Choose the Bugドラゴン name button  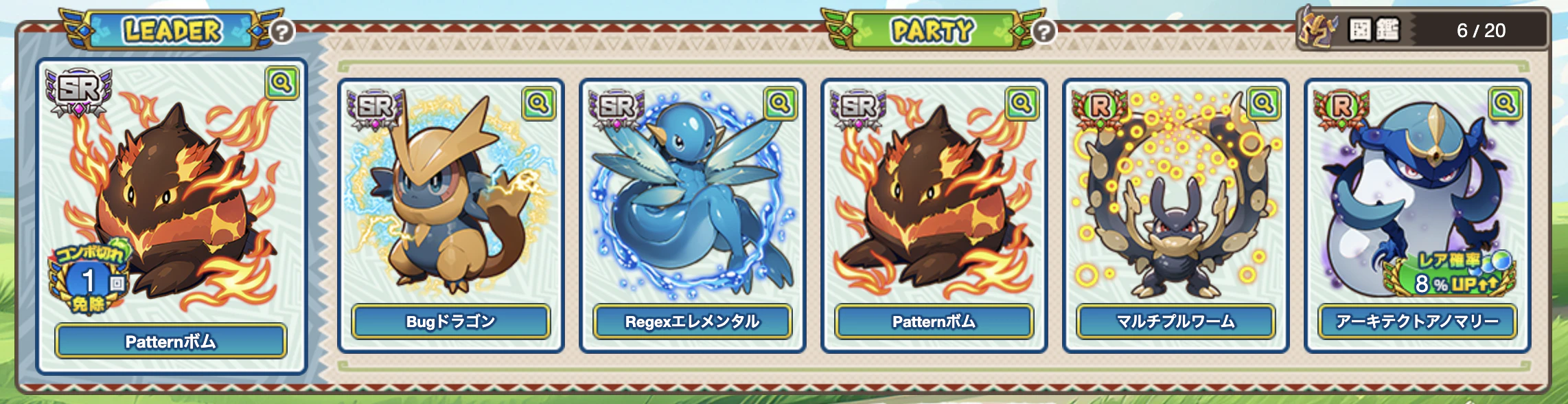pyautogui.click(x=451, y=322)
